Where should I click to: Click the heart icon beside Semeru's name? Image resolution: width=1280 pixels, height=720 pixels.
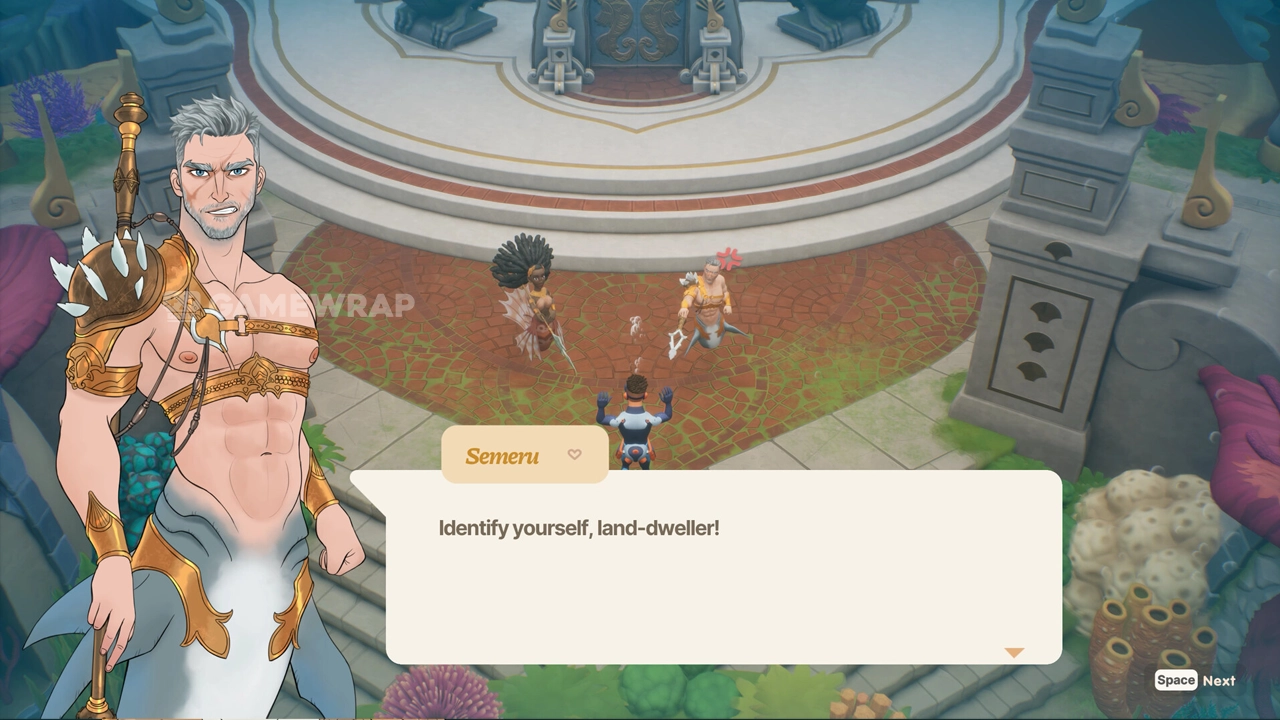(x=574, y=455)
